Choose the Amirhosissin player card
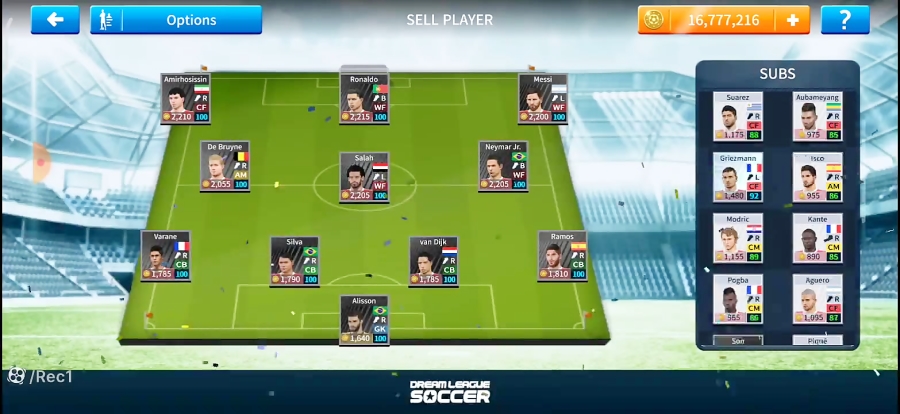900x414 pixels. [x=185, y=99]
